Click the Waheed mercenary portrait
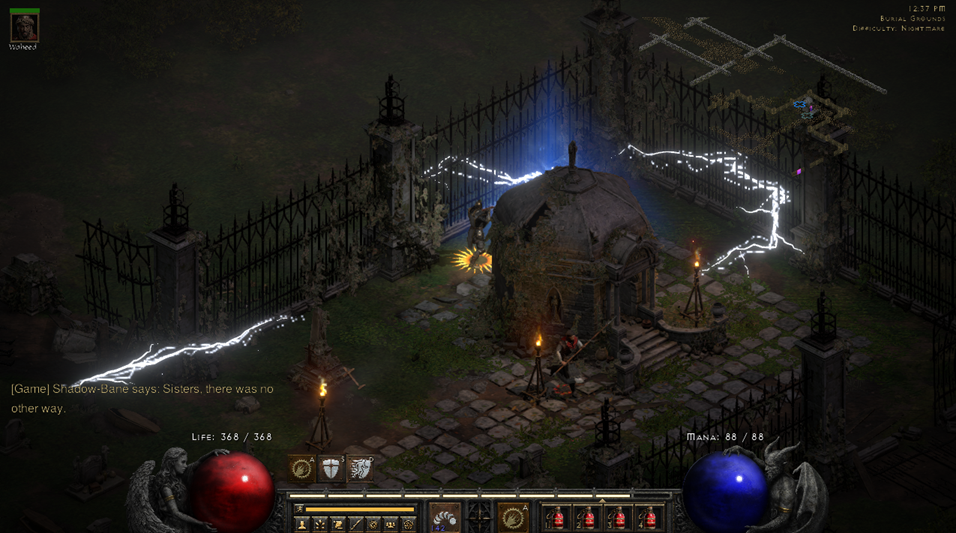956x533 pixels. [x=23, y=26]
